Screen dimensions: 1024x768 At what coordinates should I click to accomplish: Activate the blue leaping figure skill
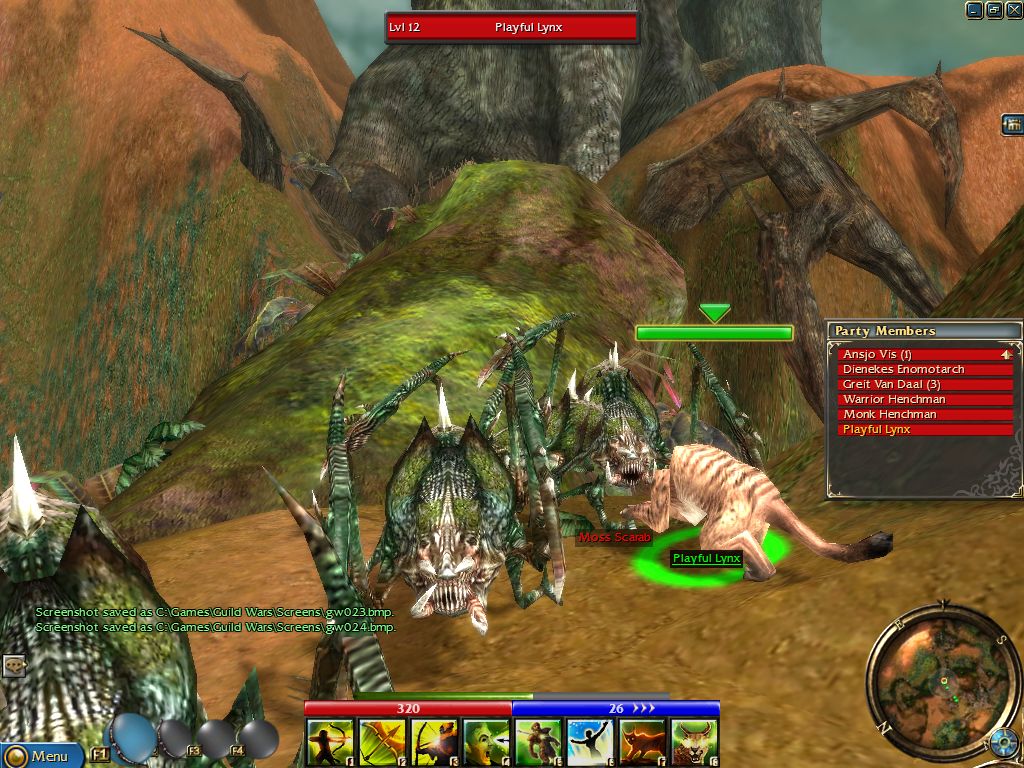coord(590,743)
